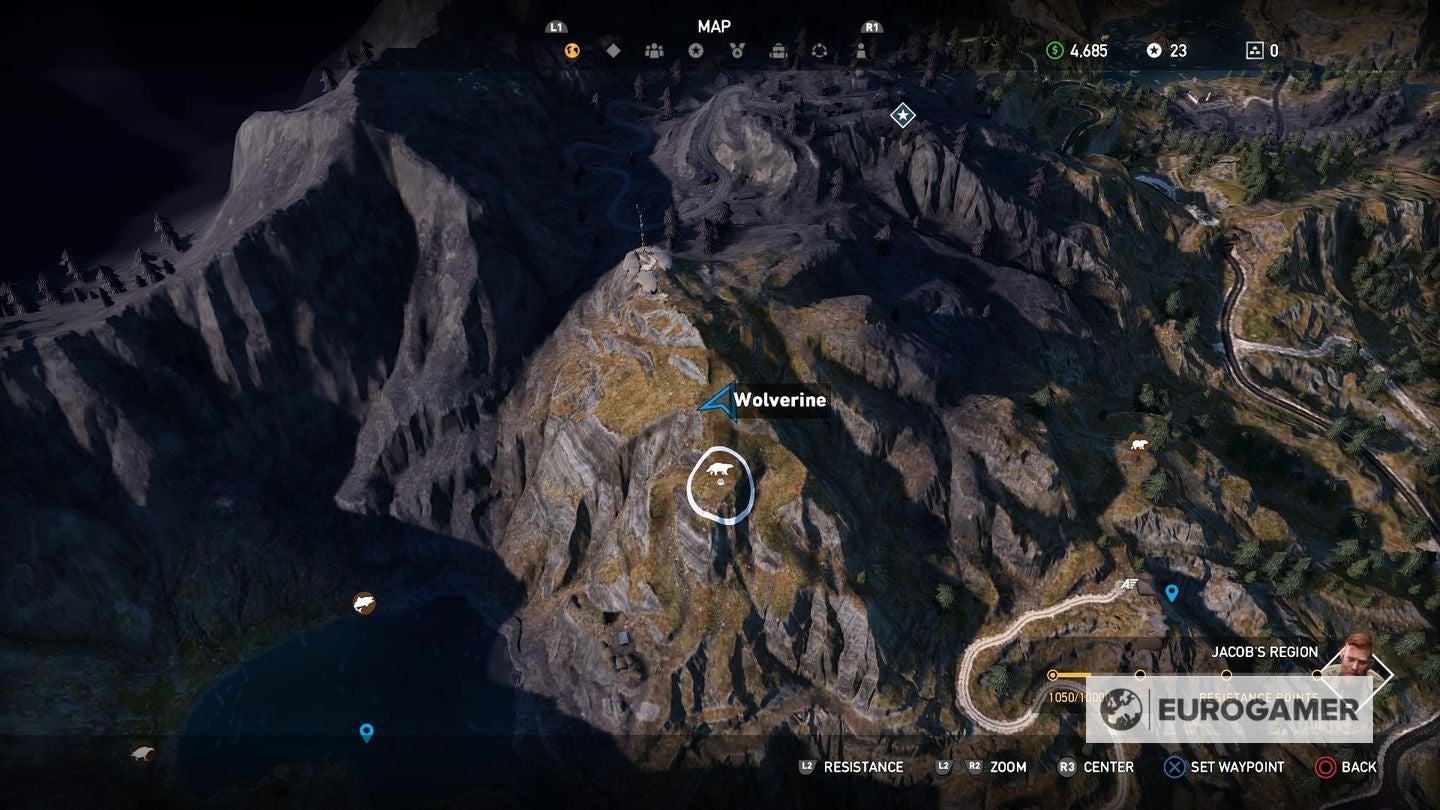Screen dimensions: 1440x810
Task: Select the fish icon by the lake
Action: coord(364,603)
